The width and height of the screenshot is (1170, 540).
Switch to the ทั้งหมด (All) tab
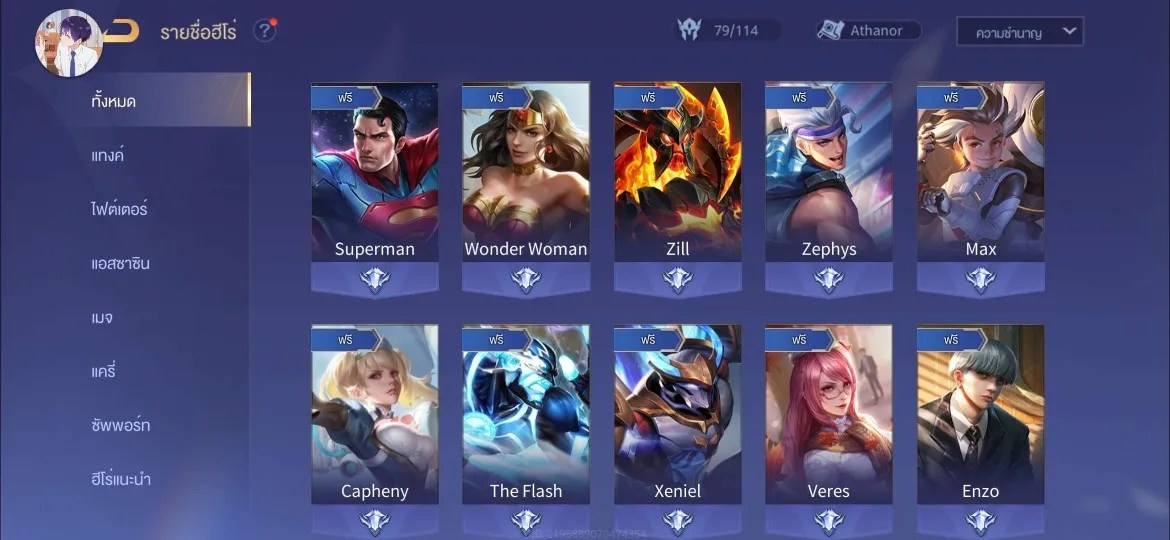pos(114,101)
